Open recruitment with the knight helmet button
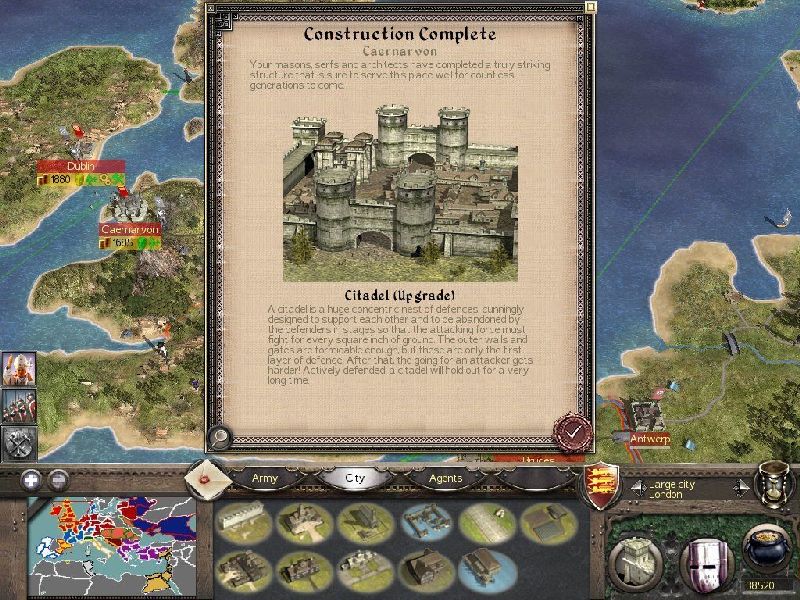 (x=704, y=562)
